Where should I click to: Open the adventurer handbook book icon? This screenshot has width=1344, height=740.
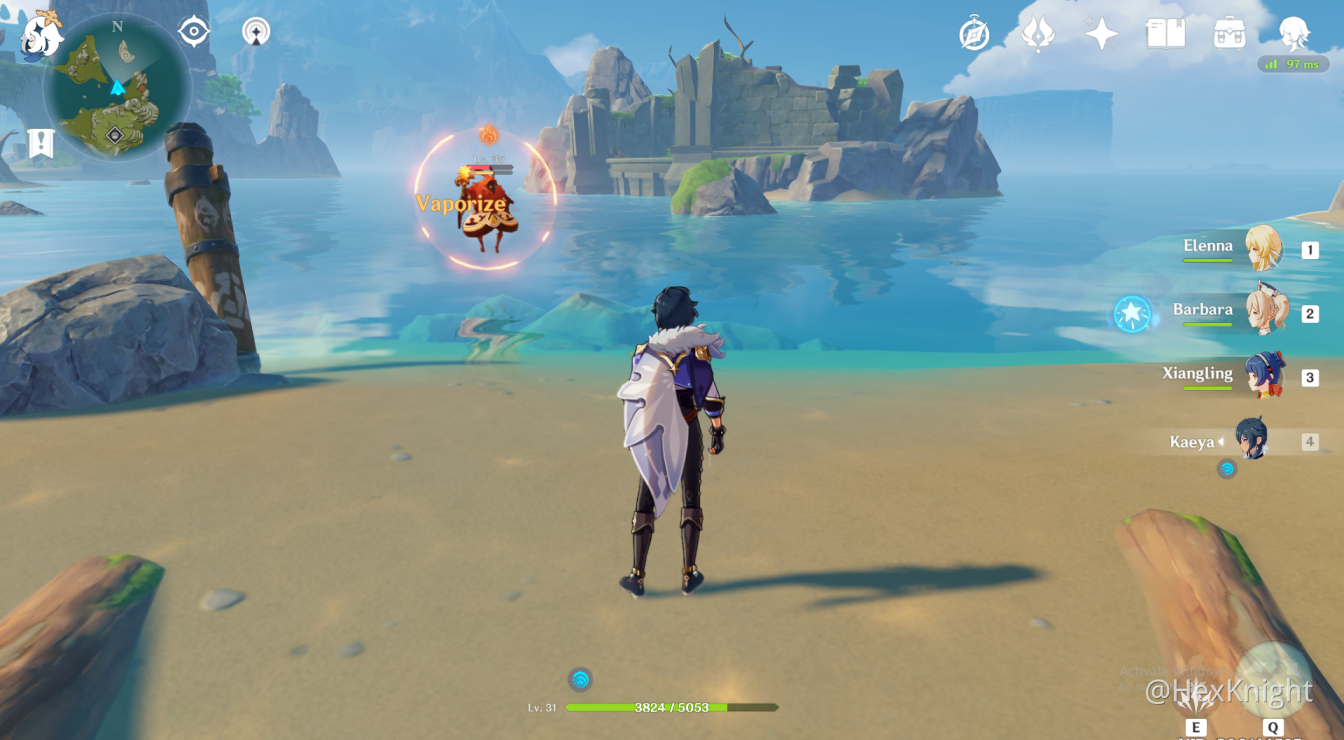[1165, 34]
